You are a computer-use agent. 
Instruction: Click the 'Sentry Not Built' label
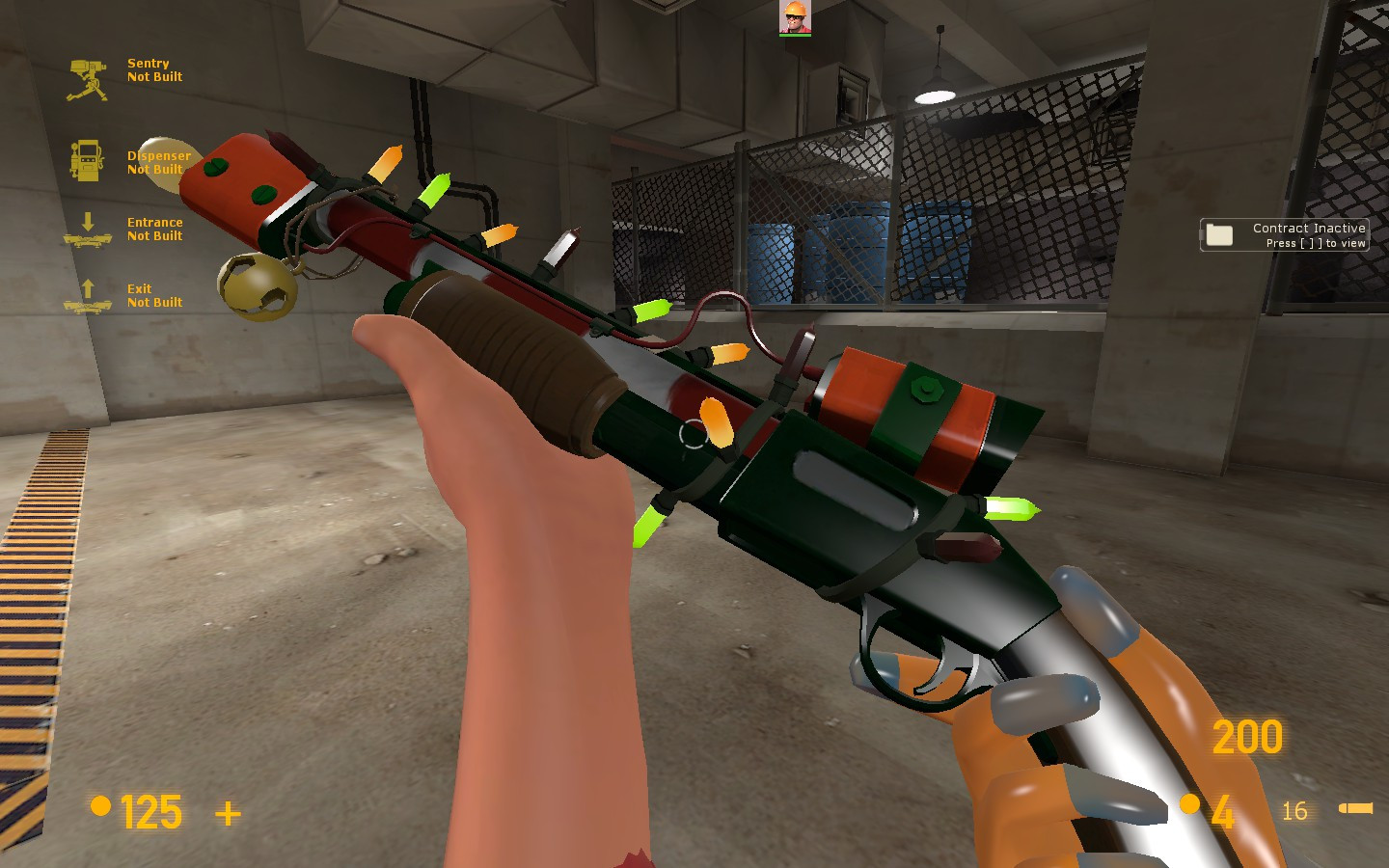[154, 70]
